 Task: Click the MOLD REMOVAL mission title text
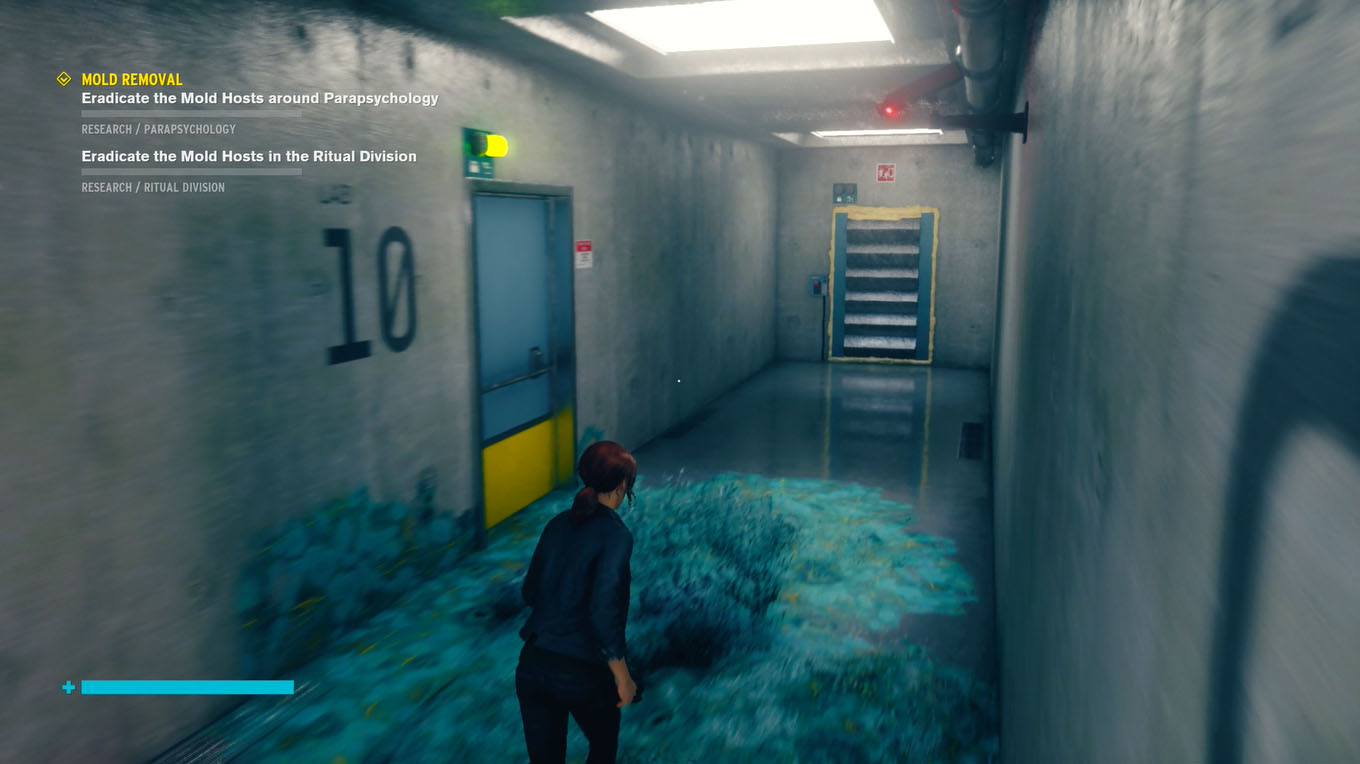130,79
